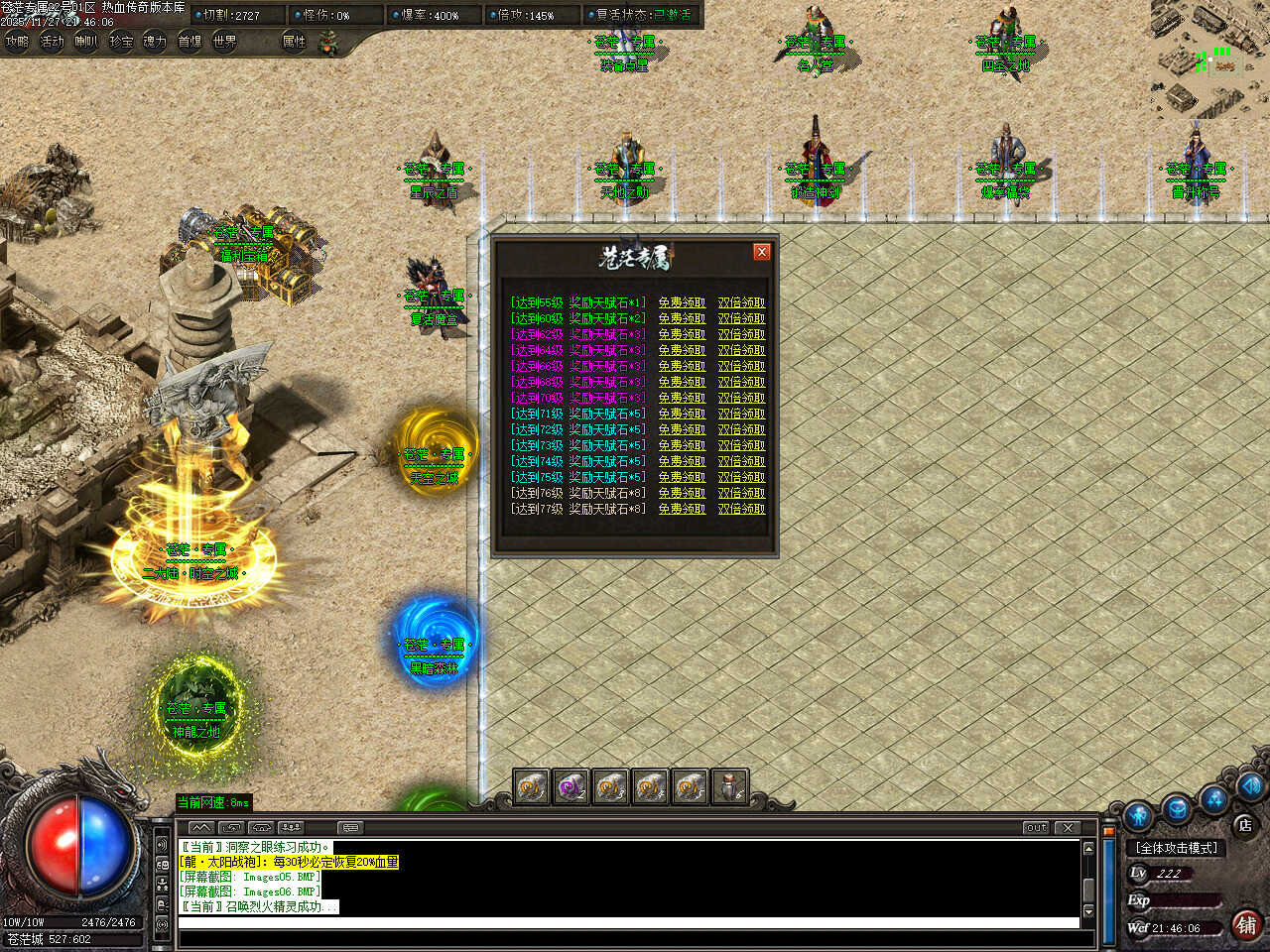Use the red potion bottle hotbar slot
Screen dimensions: 1270x952
pos(729,787)
